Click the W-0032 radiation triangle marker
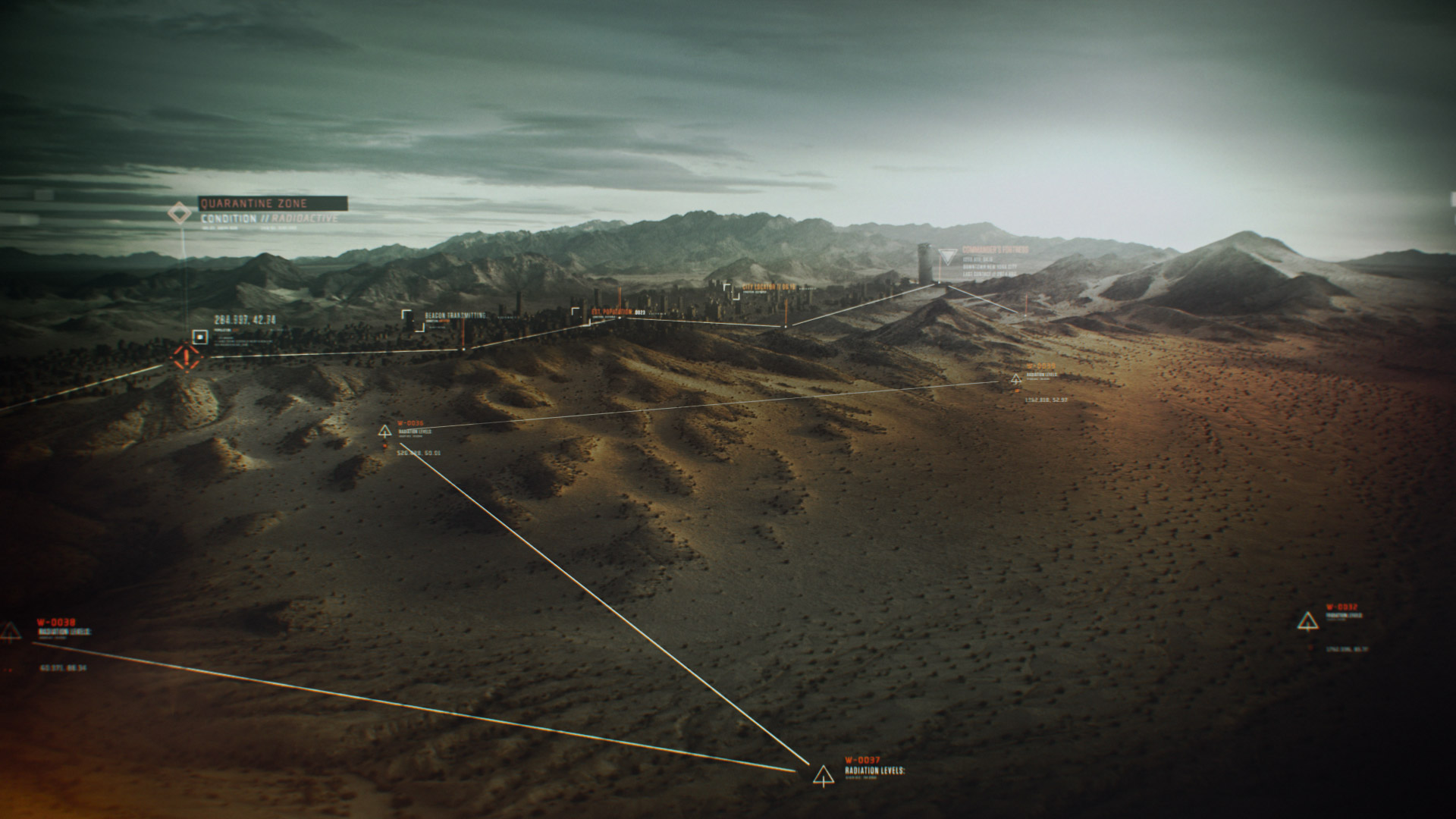 click(1307, 621)
